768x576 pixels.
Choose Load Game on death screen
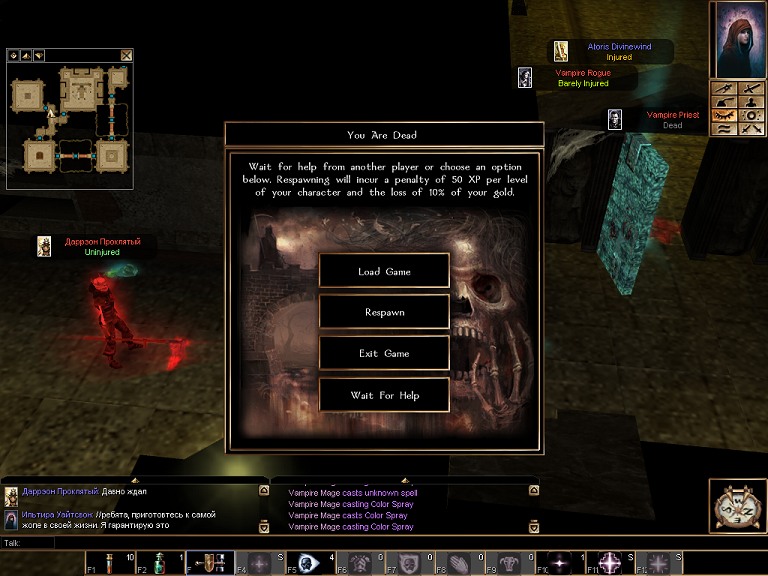[x=384, y=271]
